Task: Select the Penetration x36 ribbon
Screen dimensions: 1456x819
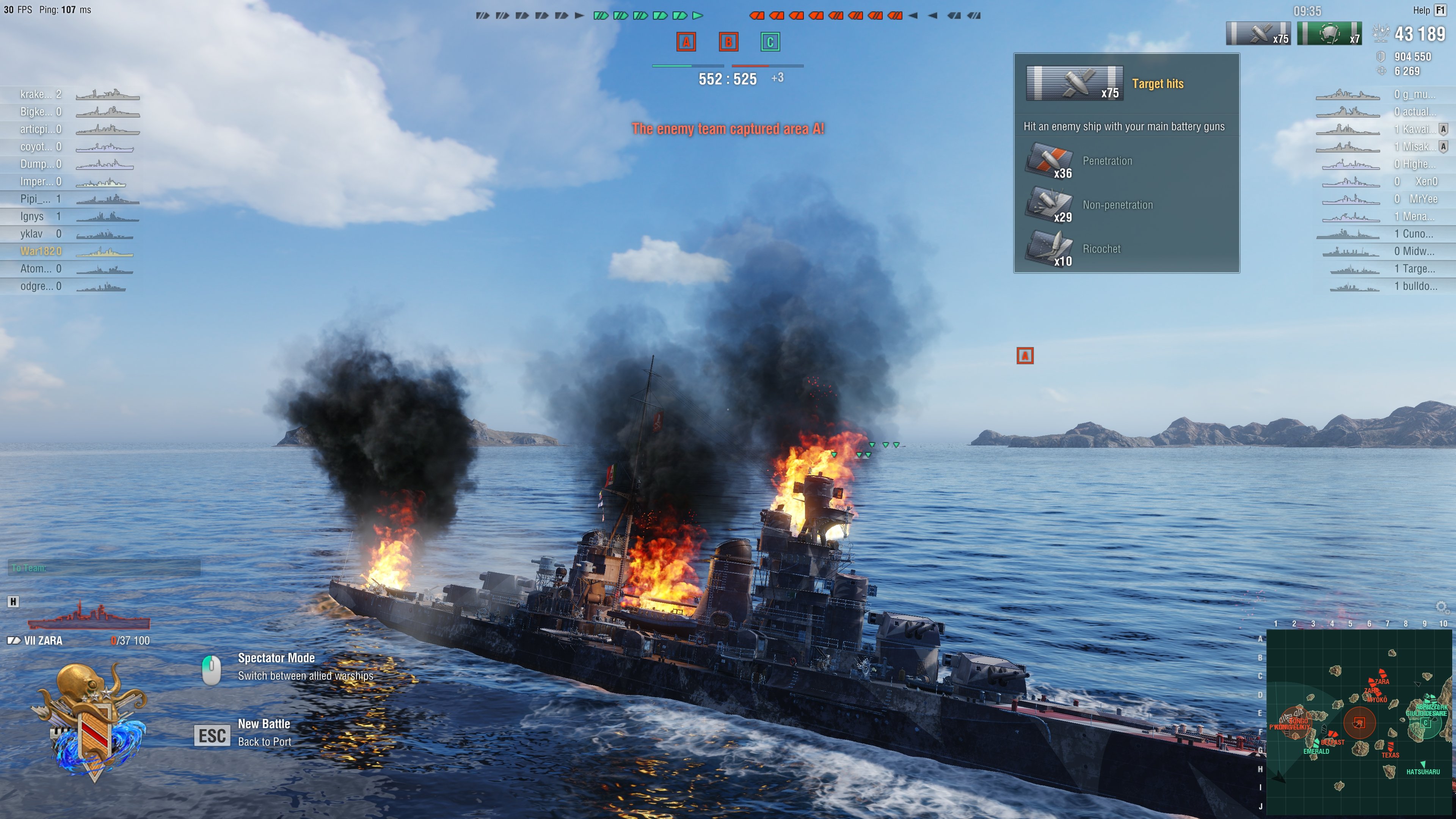Action: point(1049,161)
